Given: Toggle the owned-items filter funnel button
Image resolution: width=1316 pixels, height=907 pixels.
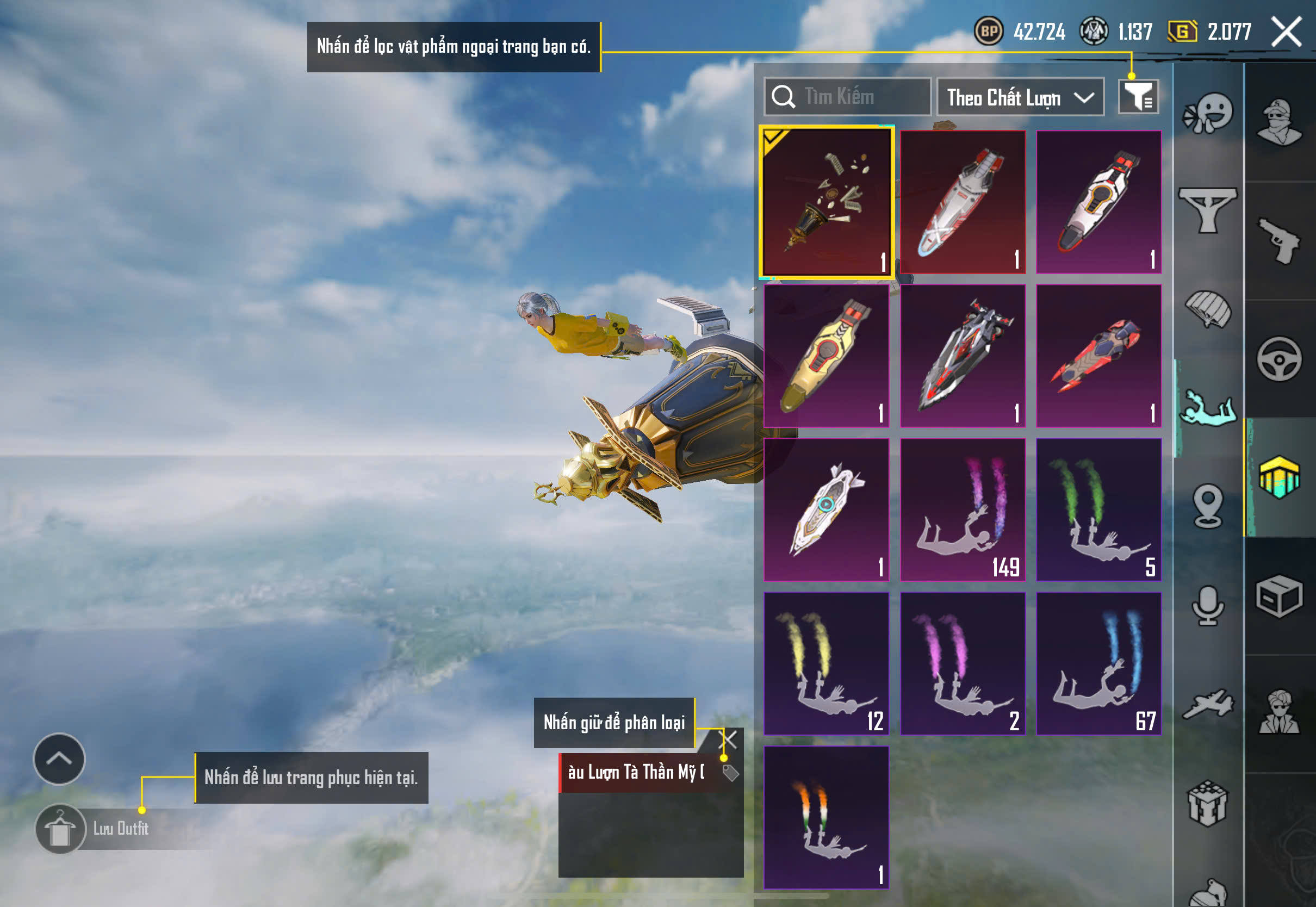Looking at the screenshot, I should point(1138,97).
